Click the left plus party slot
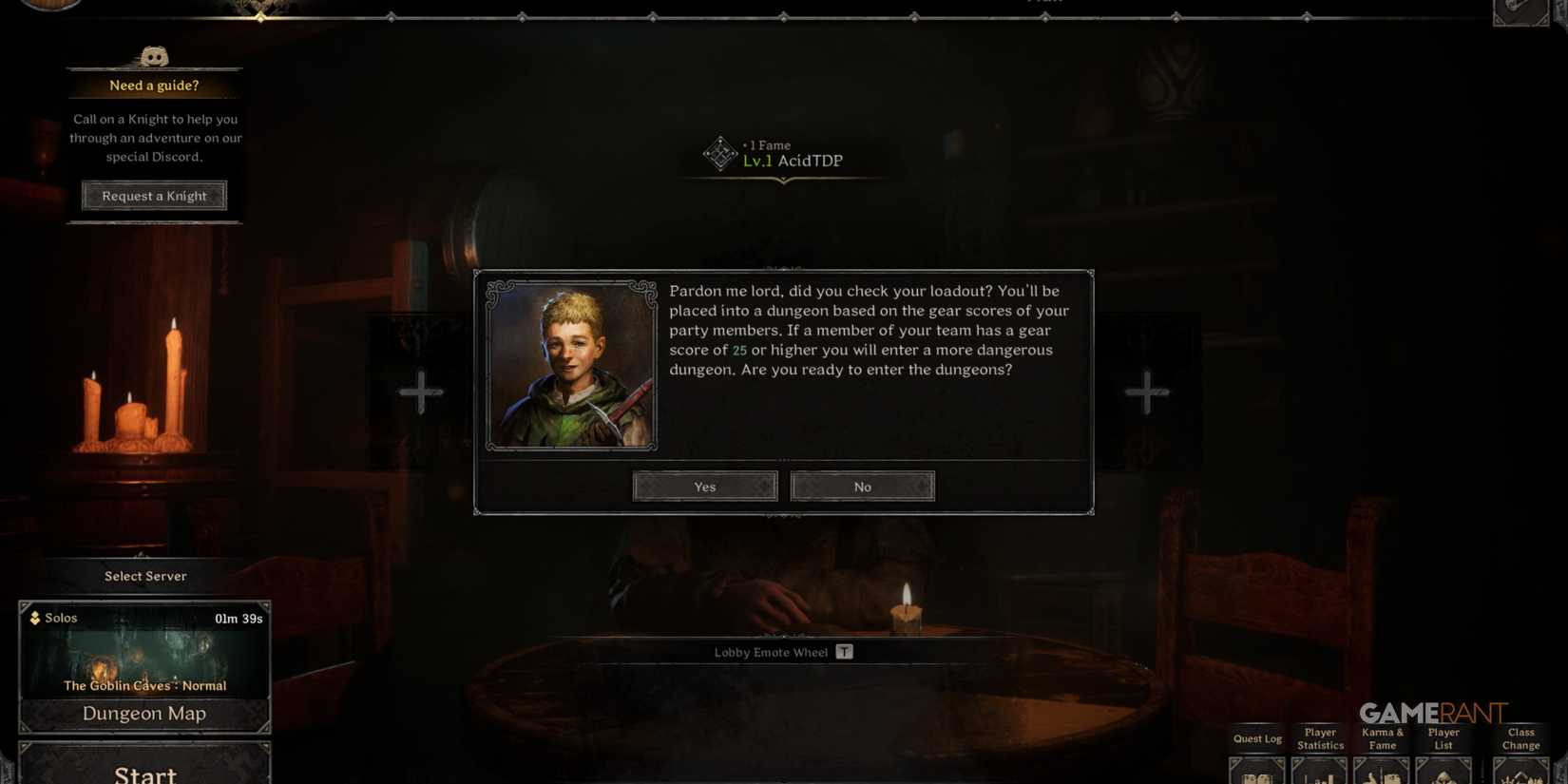 coord(420,391)
